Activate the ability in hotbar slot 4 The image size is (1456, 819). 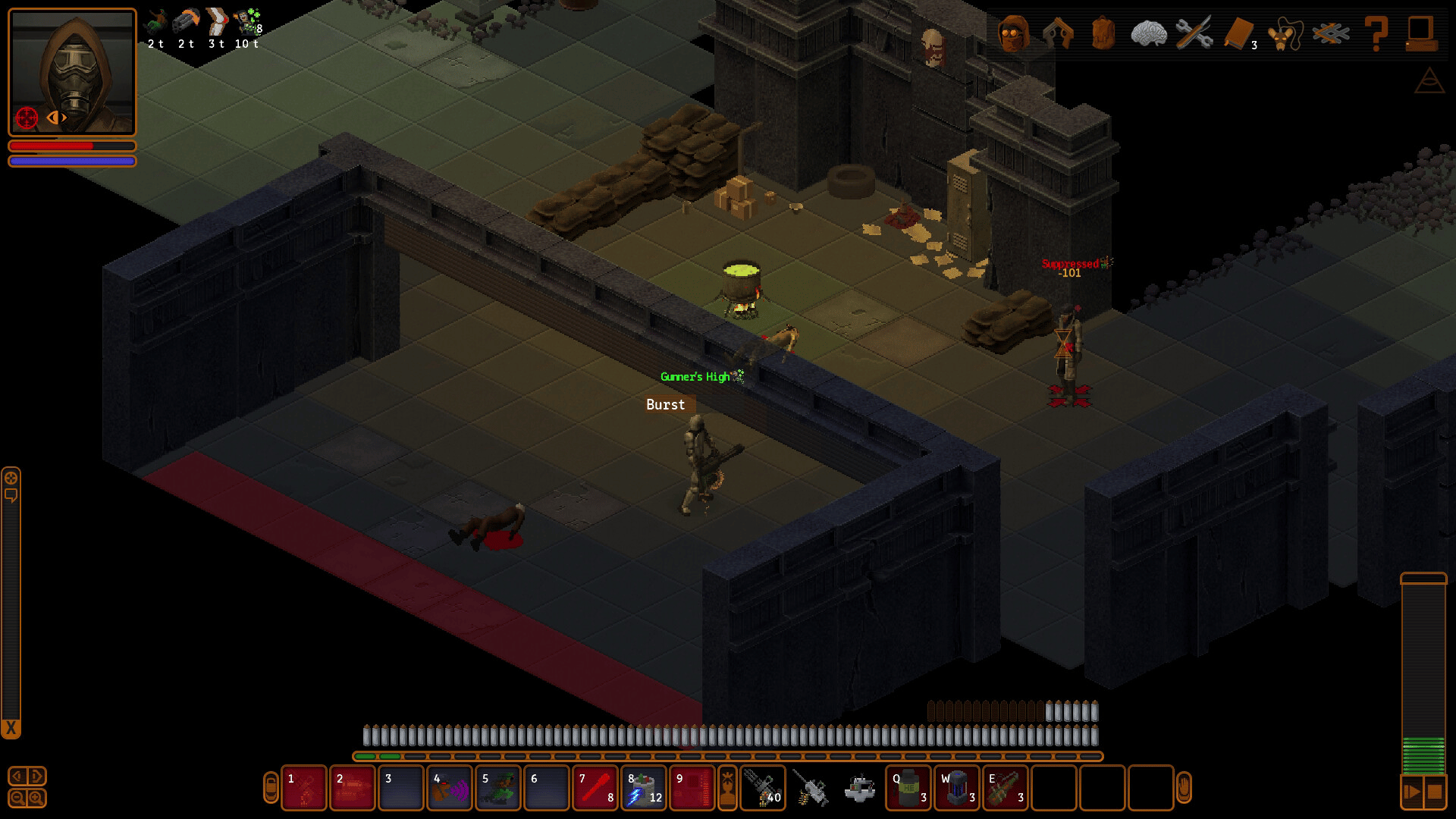450,788
